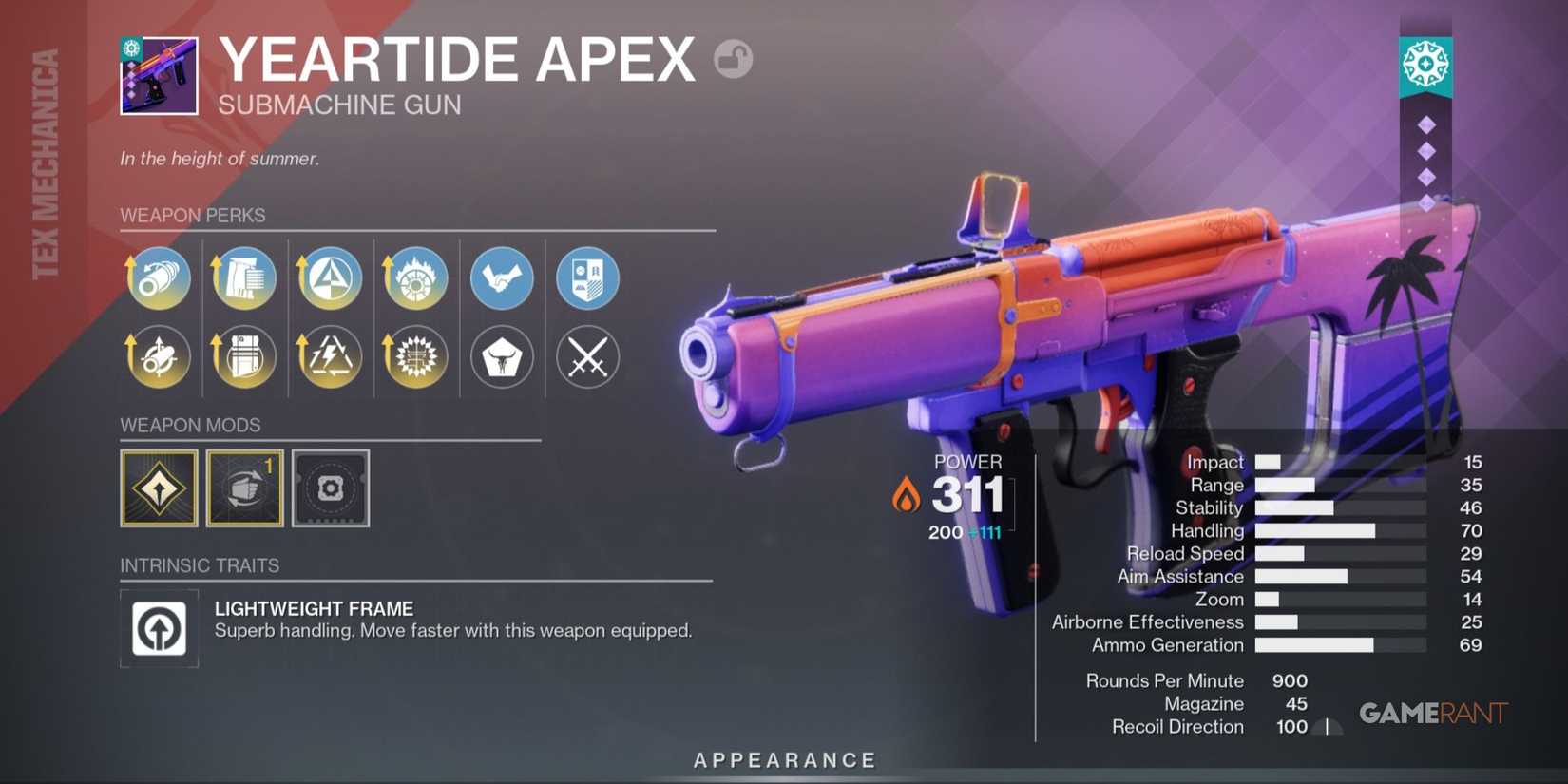The height and width of the screenshot is (784, 1568).
Task: Switch to the Appearance tab
Action: [785, 759]
